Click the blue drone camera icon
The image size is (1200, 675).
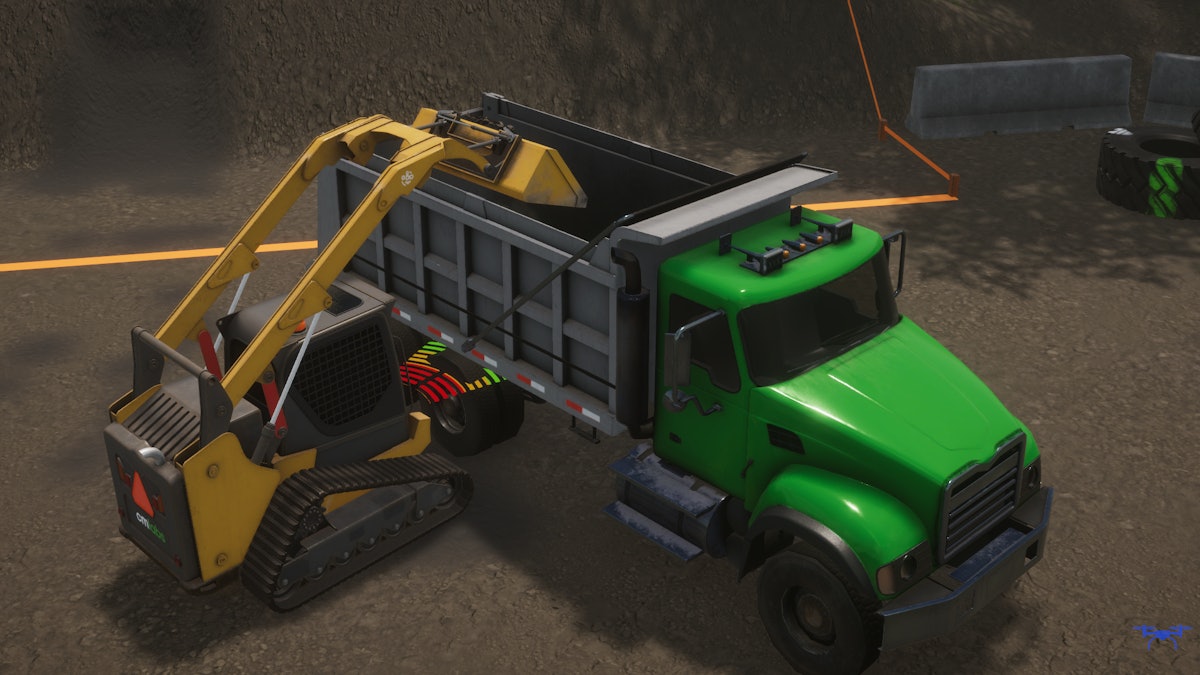[1162, 635]
